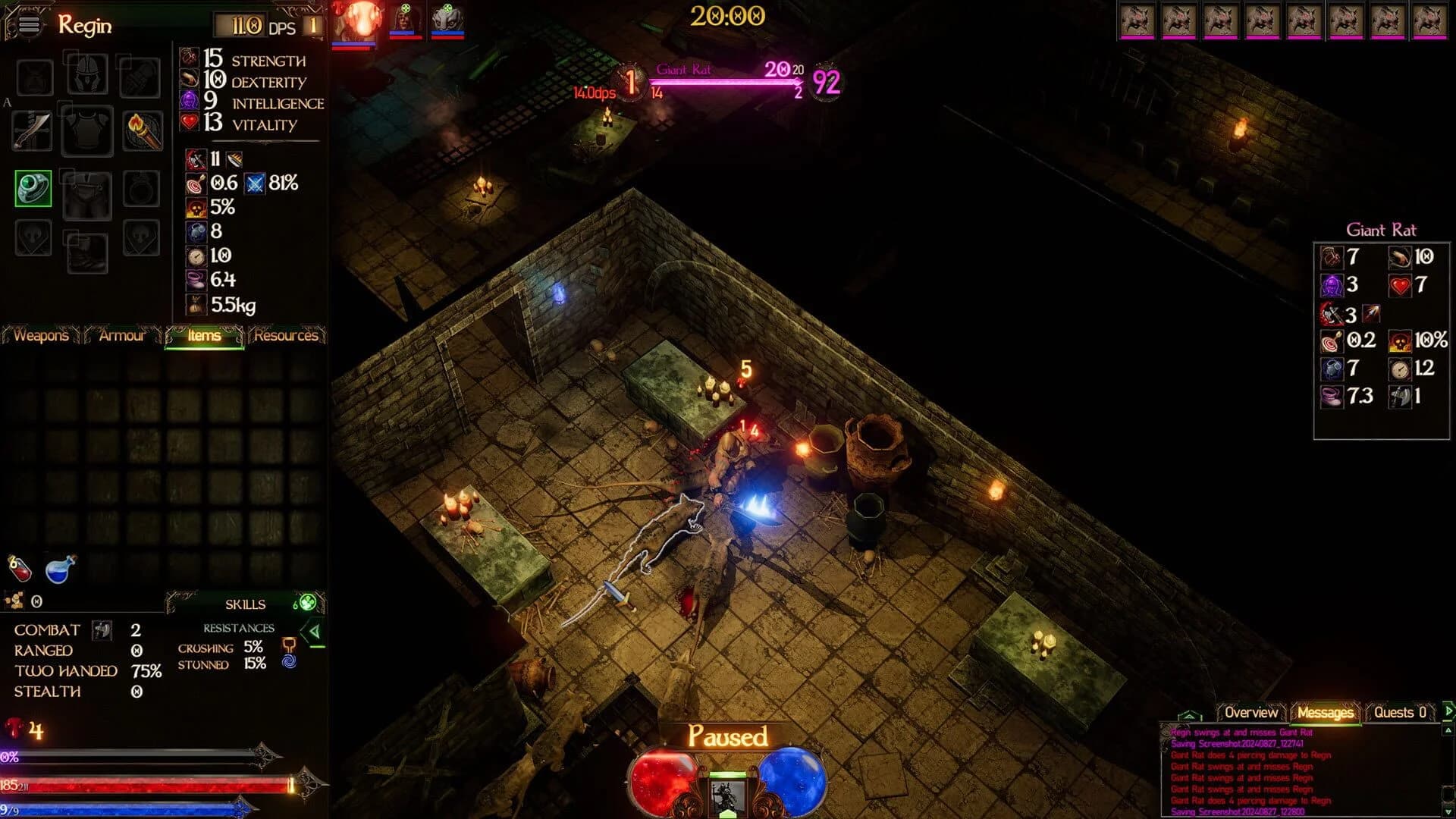The image size is (1456, 819).
Task: Click the chest armour slot
Action: pos(86,132)
